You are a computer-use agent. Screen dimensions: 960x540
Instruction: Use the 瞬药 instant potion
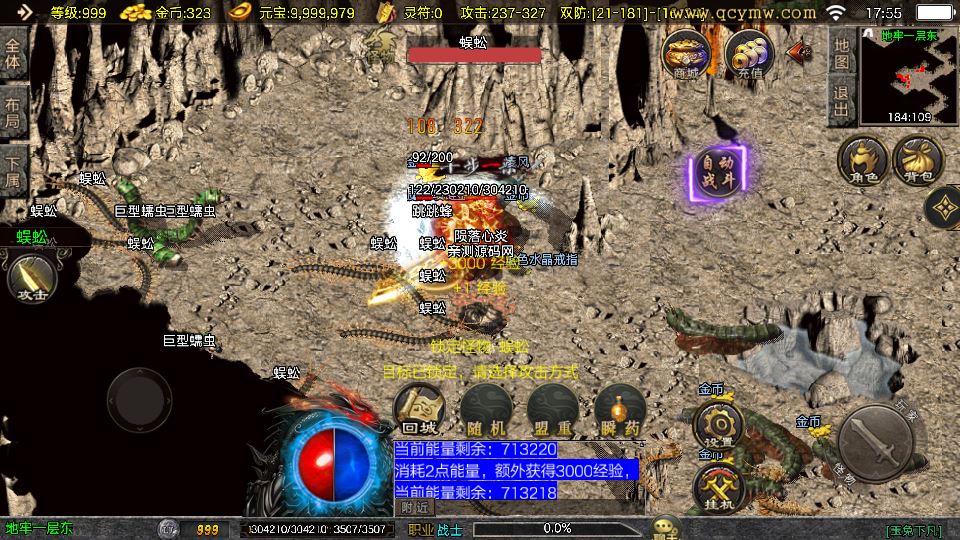618,410
